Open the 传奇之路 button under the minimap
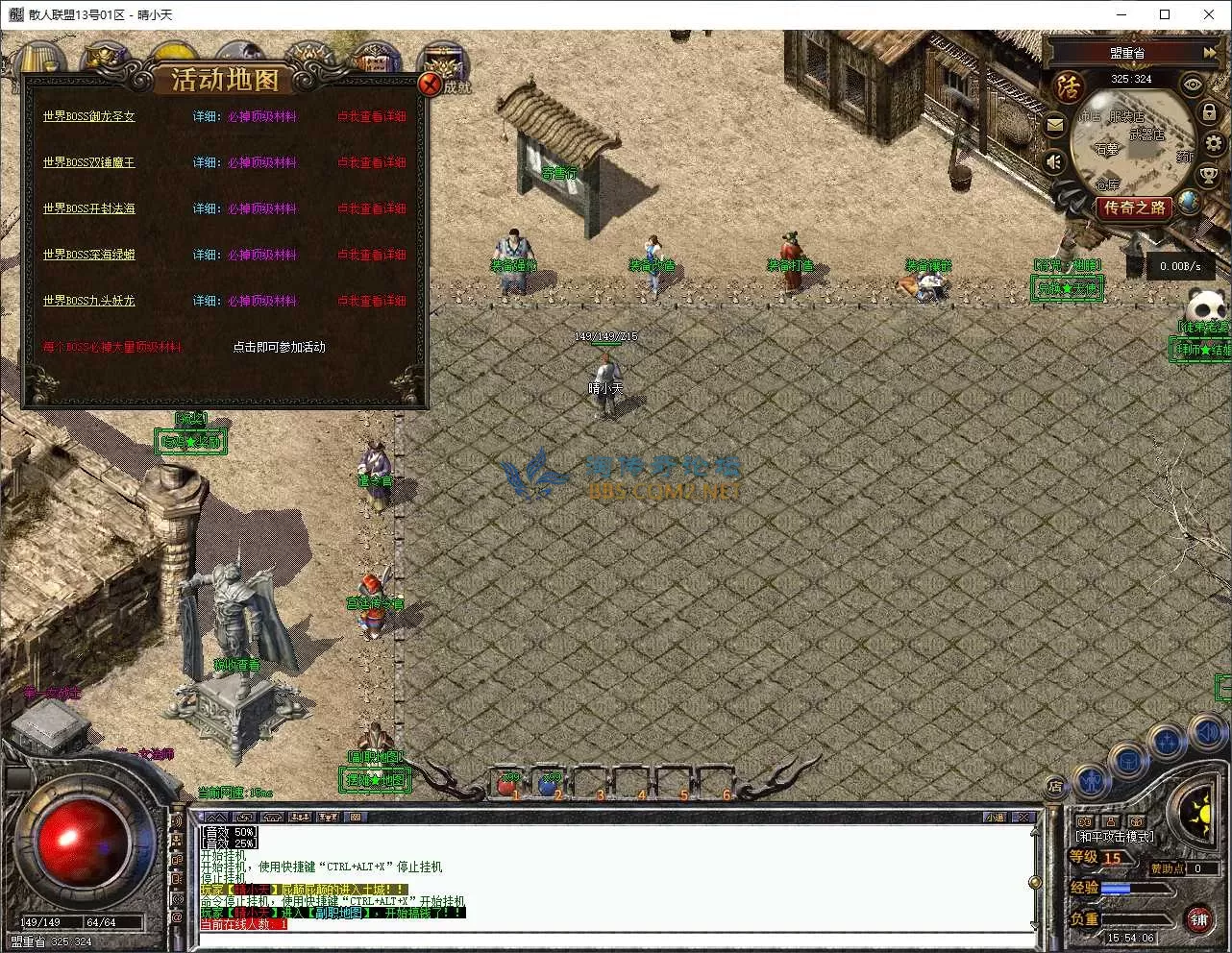Image resolution: width=1232 pixels, height=953 pixels. point(1134,207)
